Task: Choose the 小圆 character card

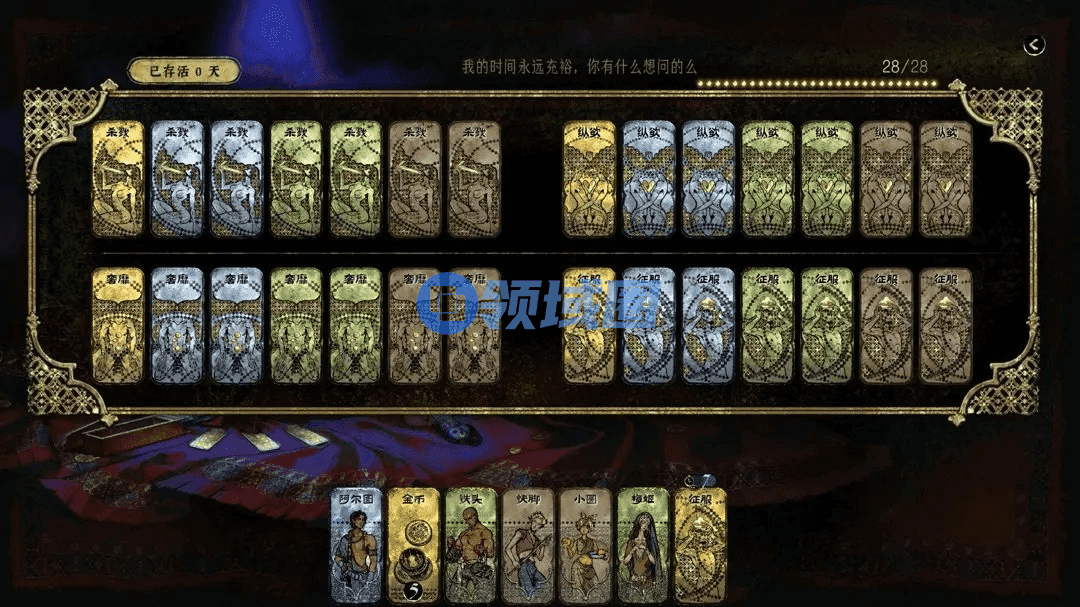Action: 585,545
